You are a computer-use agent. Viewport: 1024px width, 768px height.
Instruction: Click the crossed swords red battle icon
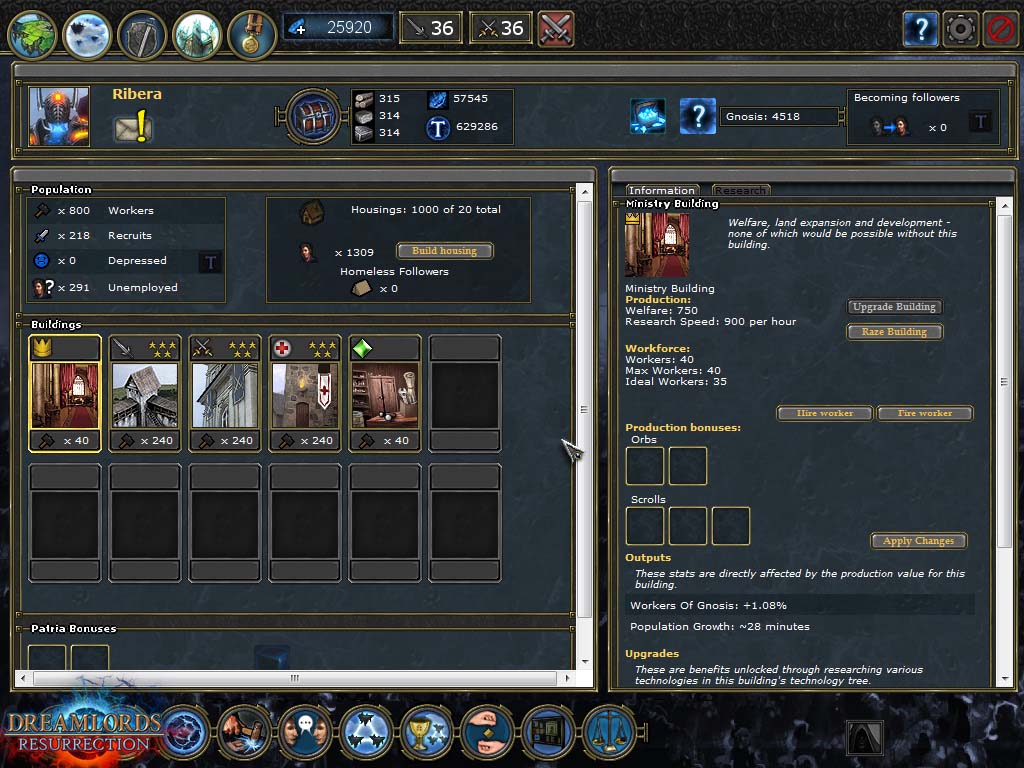pos(555,28)
